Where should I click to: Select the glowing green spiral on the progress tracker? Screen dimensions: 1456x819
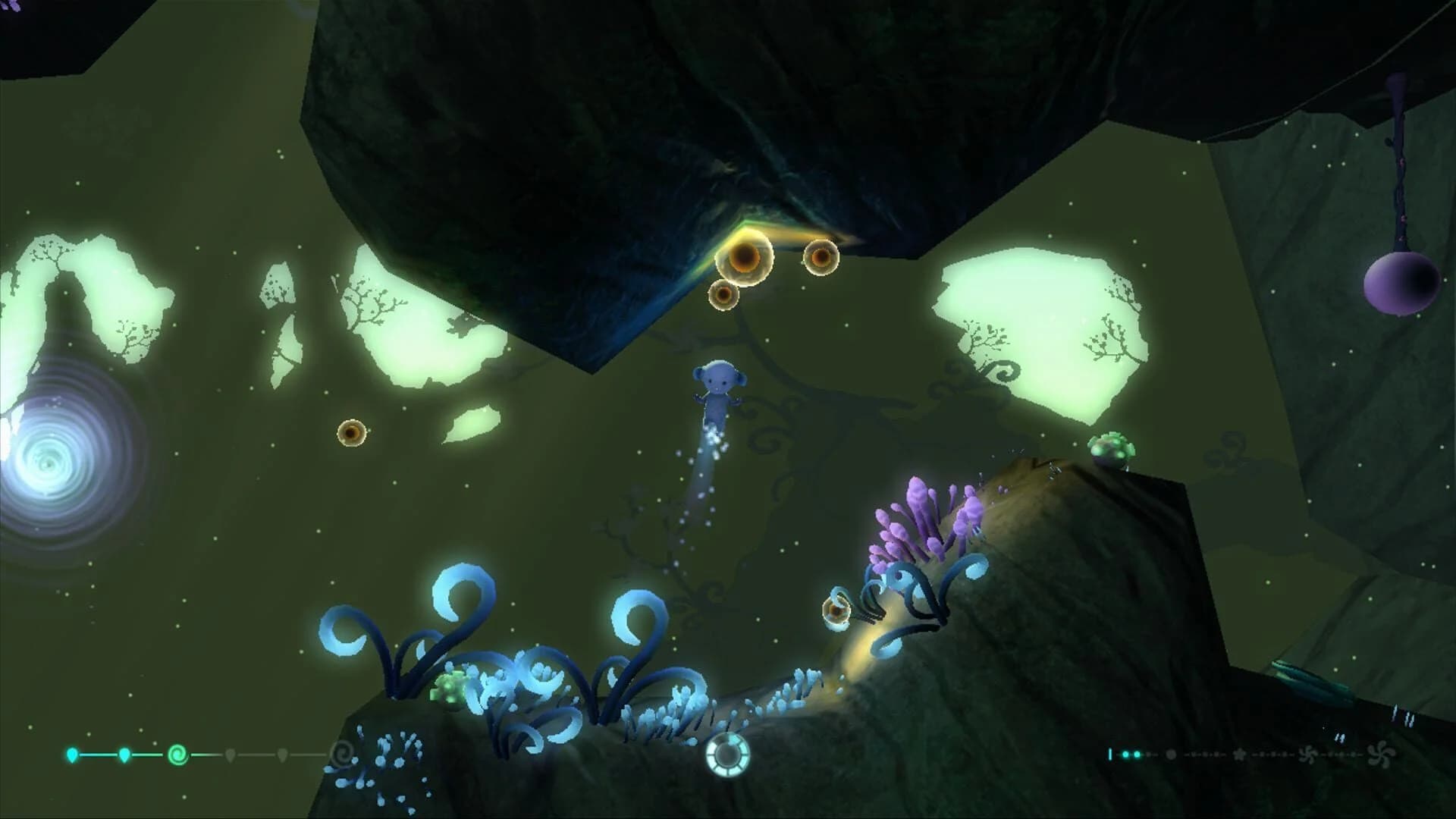point(176,755)
